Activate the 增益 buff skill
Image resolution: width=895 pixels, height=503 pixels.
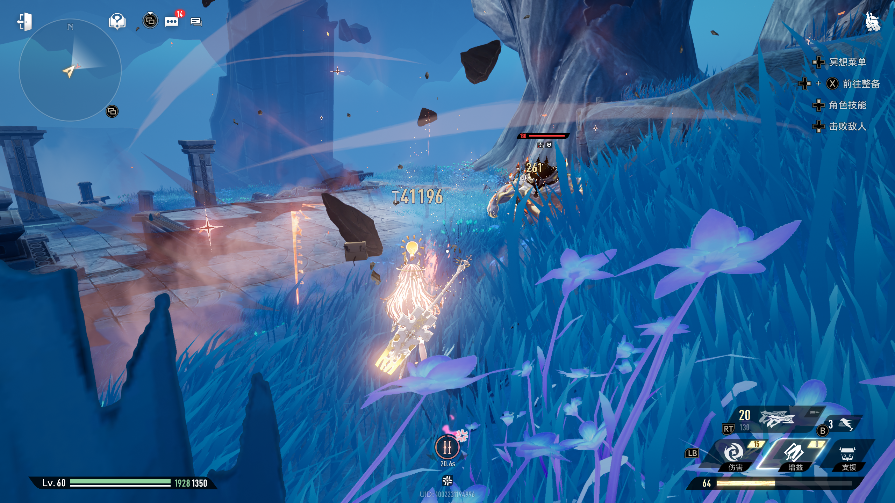coord(791,453)
